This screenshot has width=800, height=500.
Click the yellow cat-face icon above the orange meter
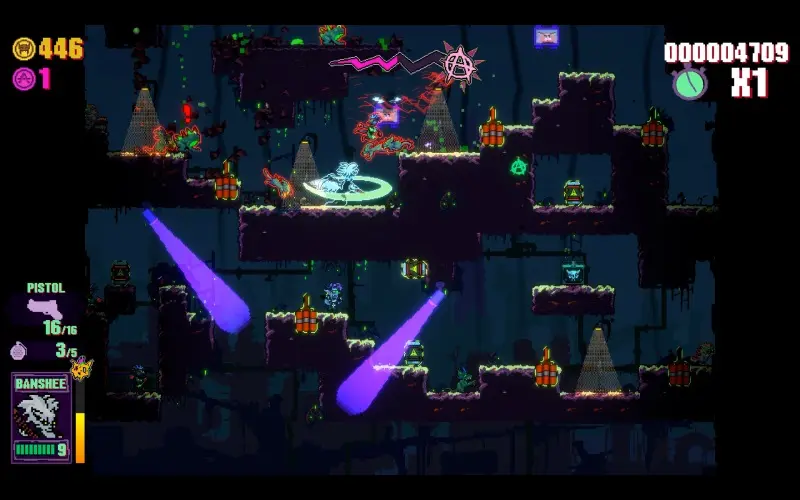point(80,368)
